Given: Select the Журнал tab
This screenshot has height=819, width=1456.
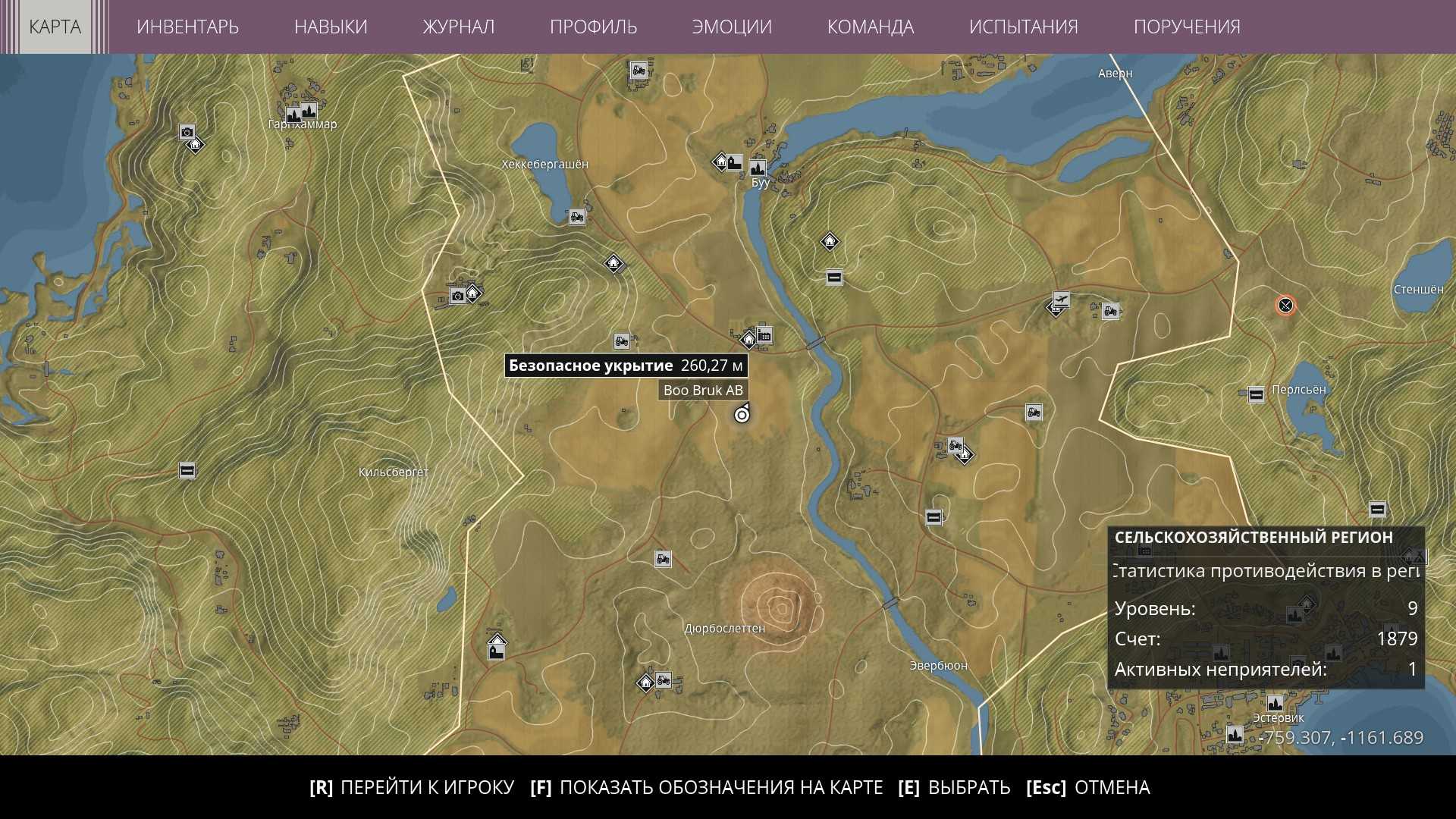Looking at the screenshot, I should 458,27.
